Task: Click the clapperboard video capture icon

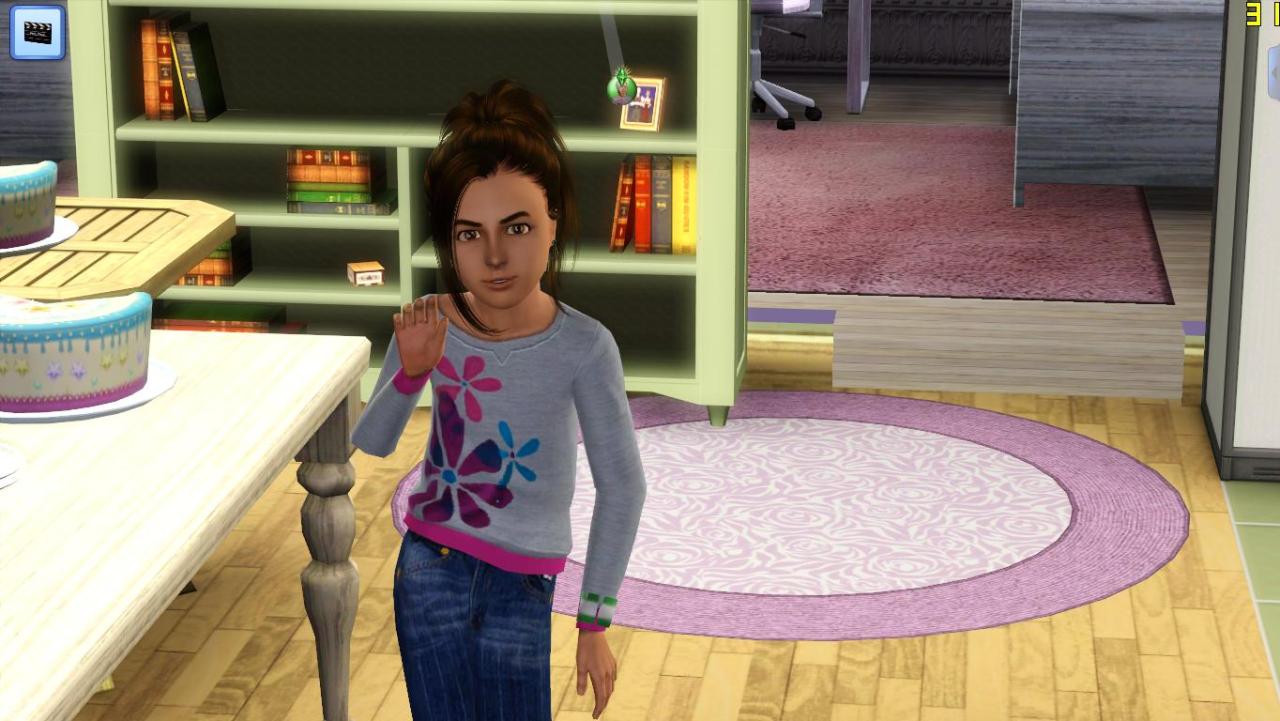Action: (x=37, y=32)
